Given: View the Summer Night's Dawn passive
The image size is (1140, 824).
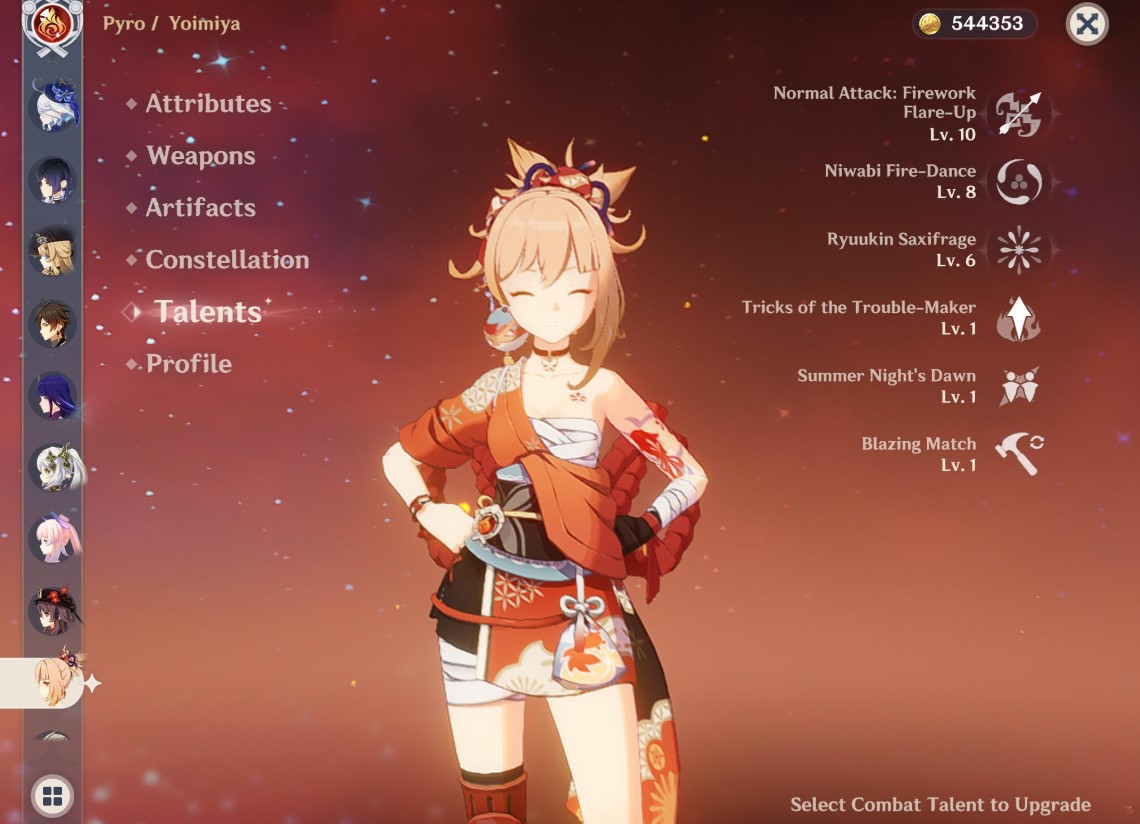Looking at the screenshot, I should click(1018, 386).
